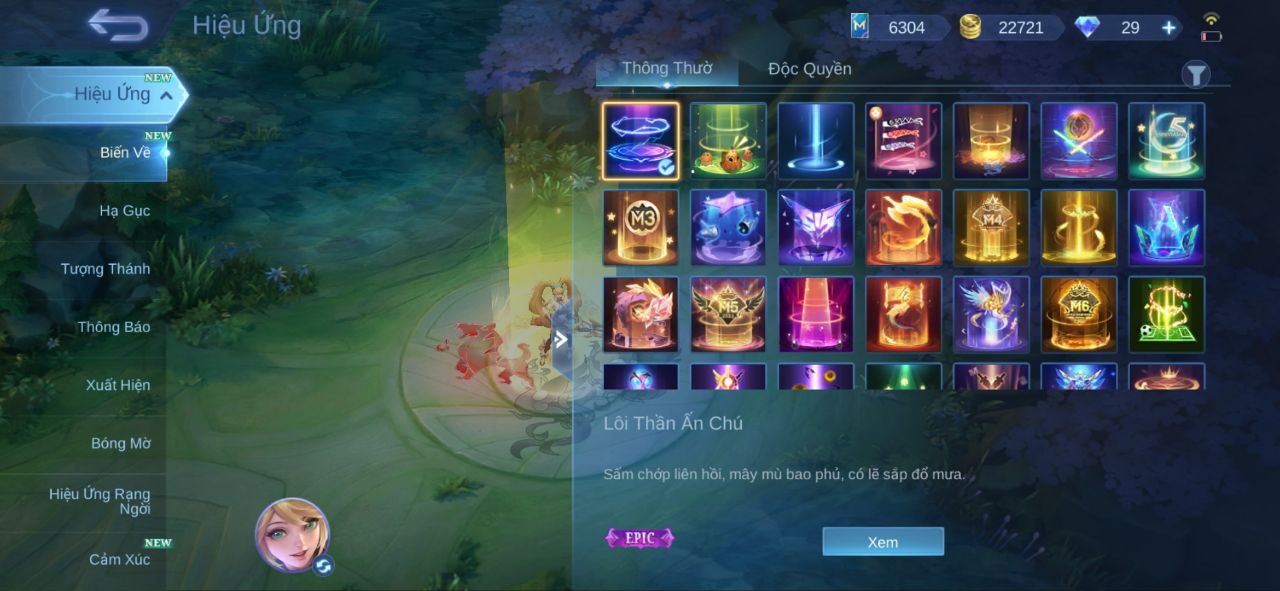Viewport: 1280px width, 591px height.
Task: Add diamonds with the plus button
Action: point(1168,28)
